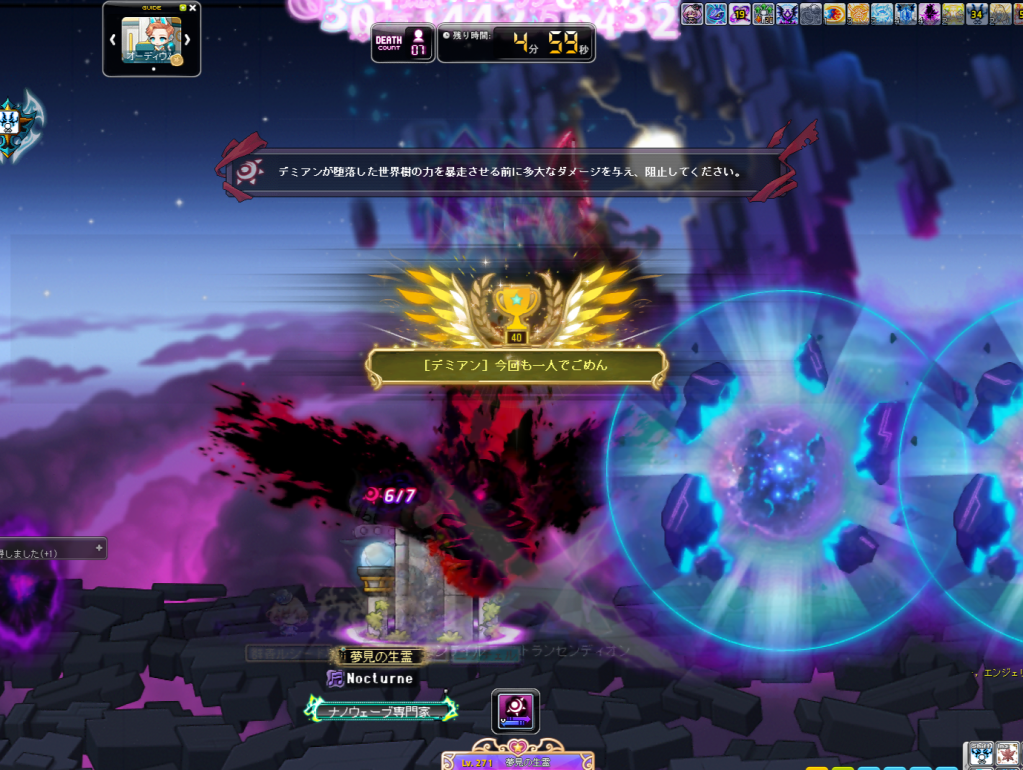Viewport: 1023px width, 770px height.
Task: Expand the chat log plus button
Action: [x=98, y=548]
